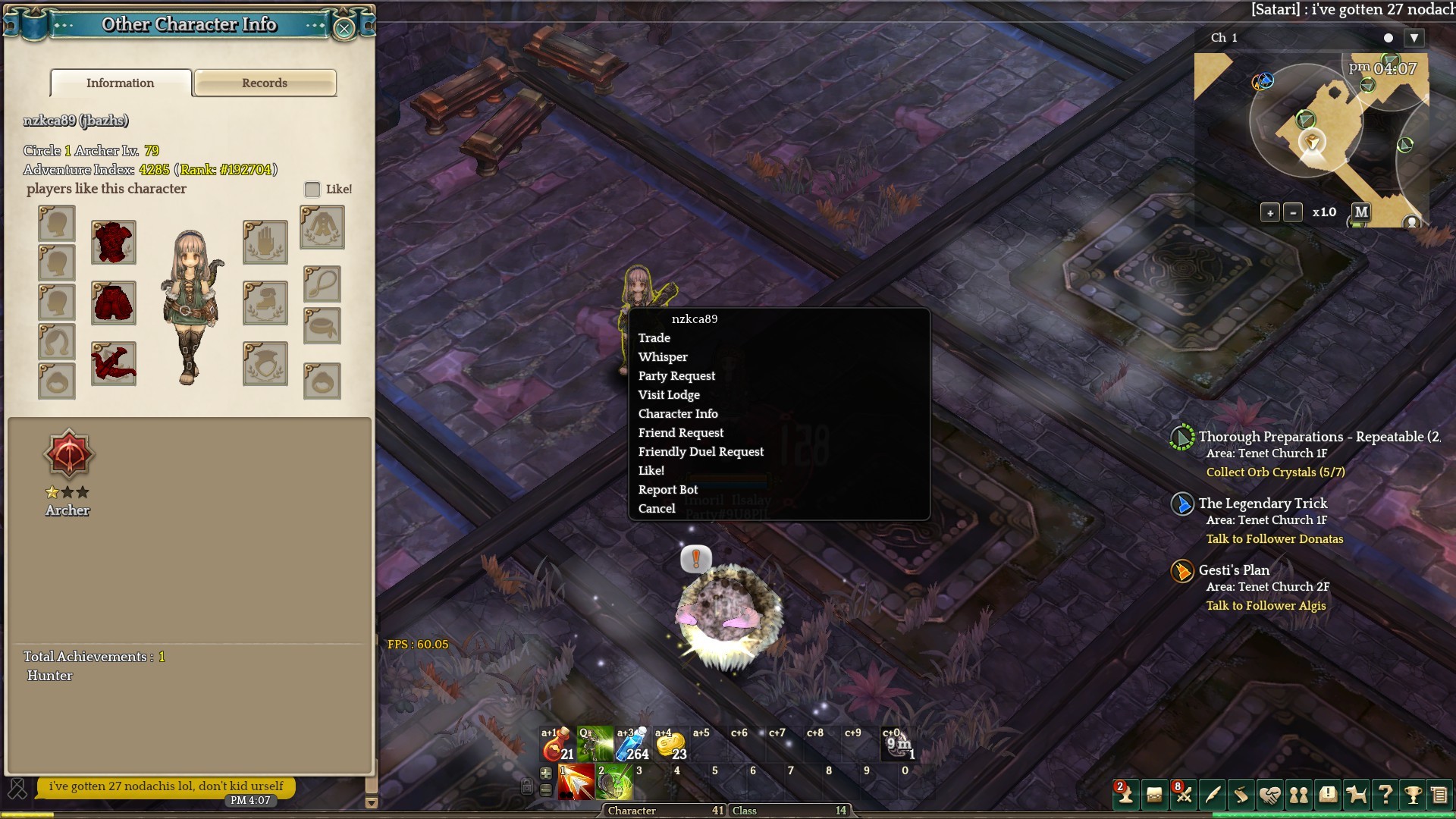Select Friendly Duel Request
Viewport: 1456px width, 819px height.
coord(701,452)
